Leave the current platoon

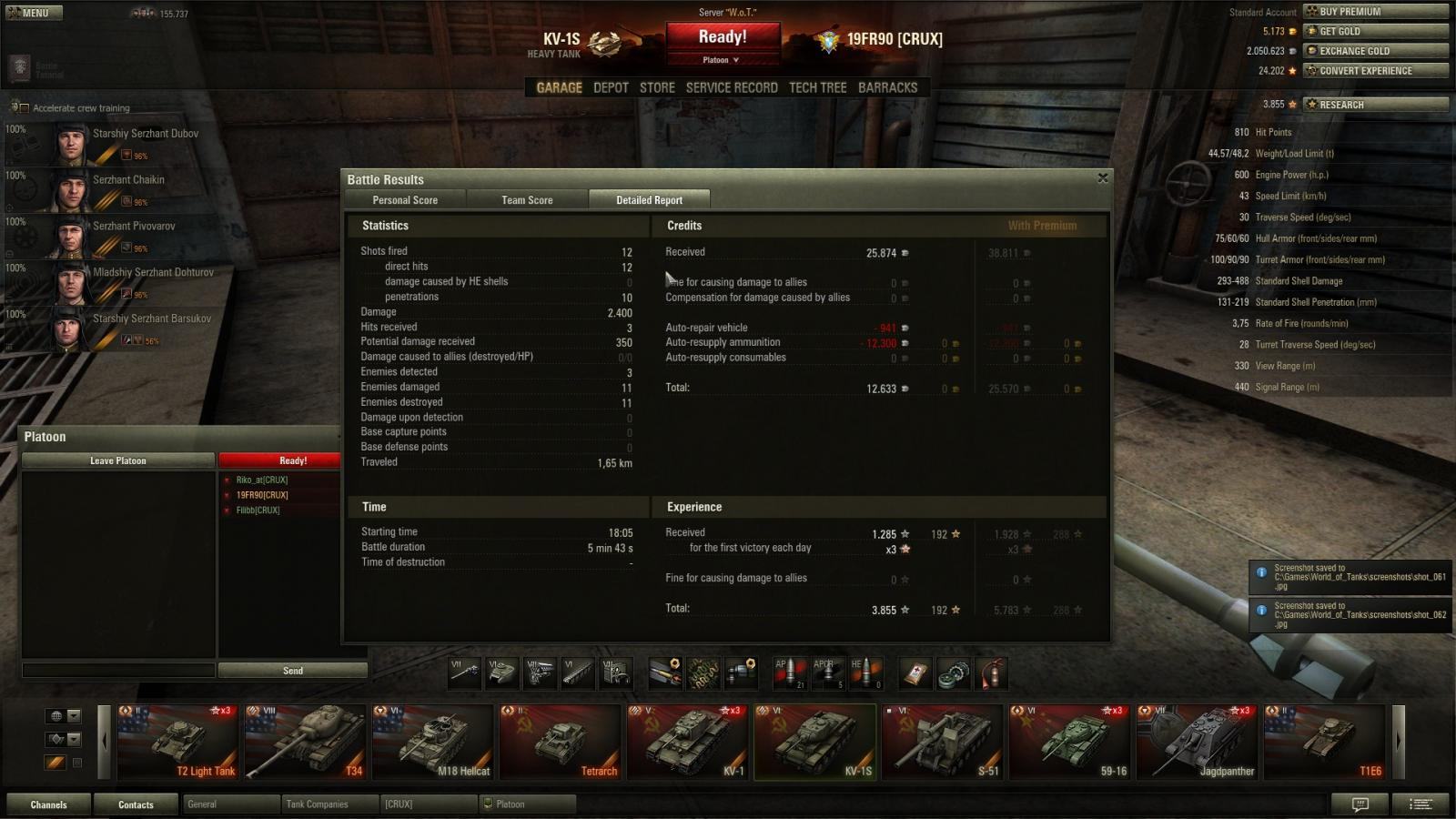click(118, 460)
